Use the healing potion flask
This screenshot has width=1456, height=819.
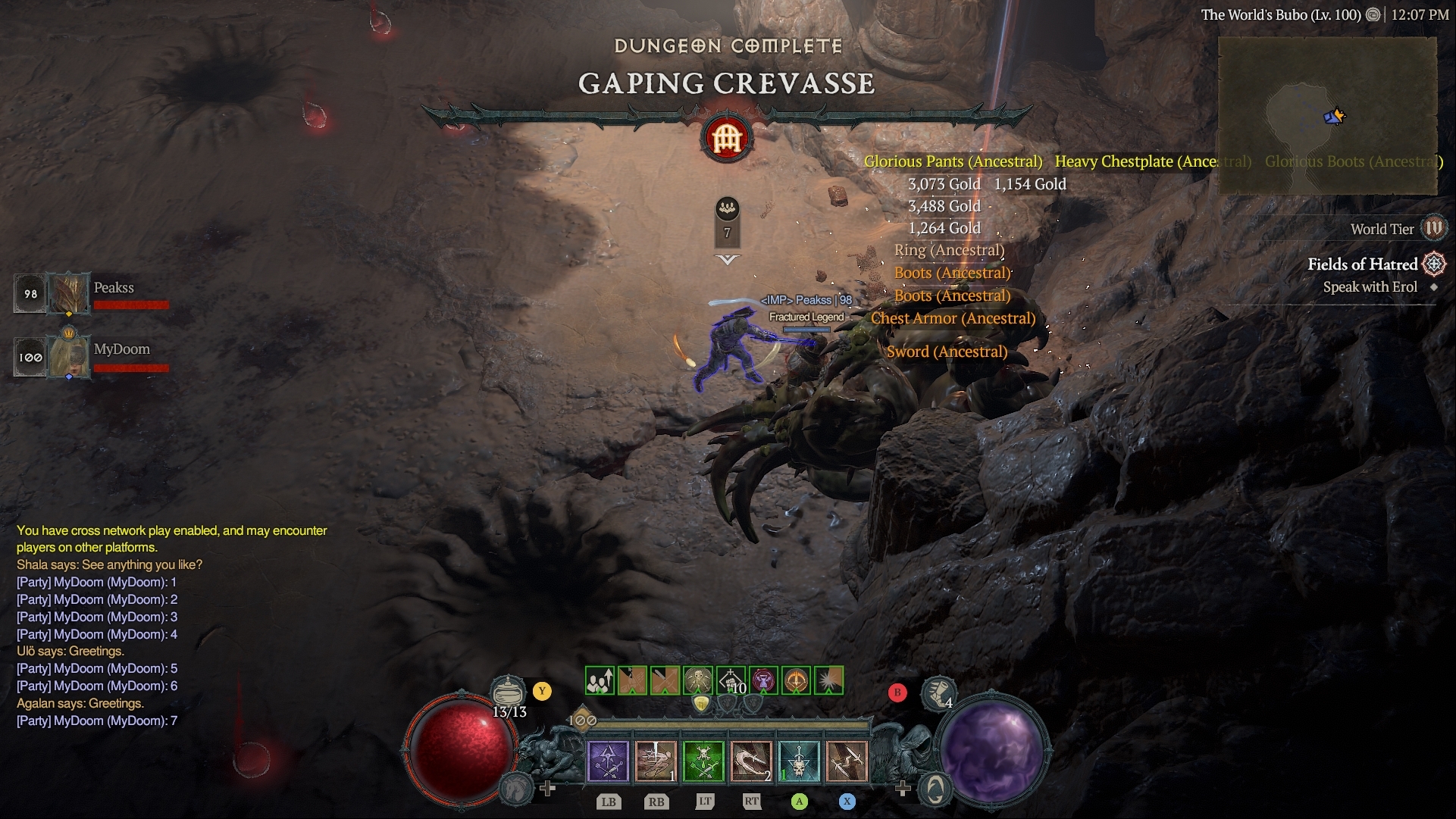509,692
